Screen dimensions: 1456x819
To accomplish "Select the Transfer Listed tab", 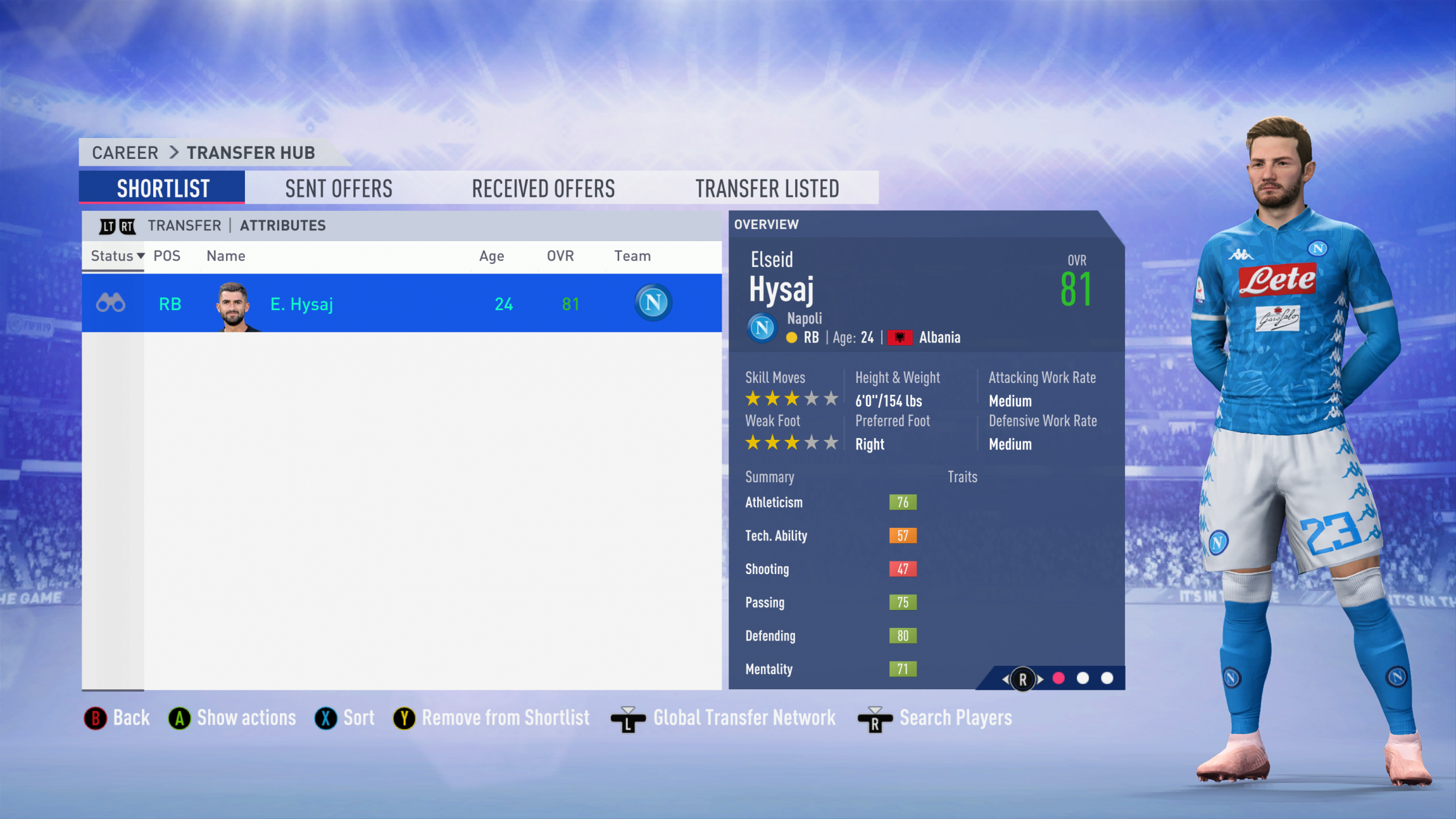I will point(767,188).
